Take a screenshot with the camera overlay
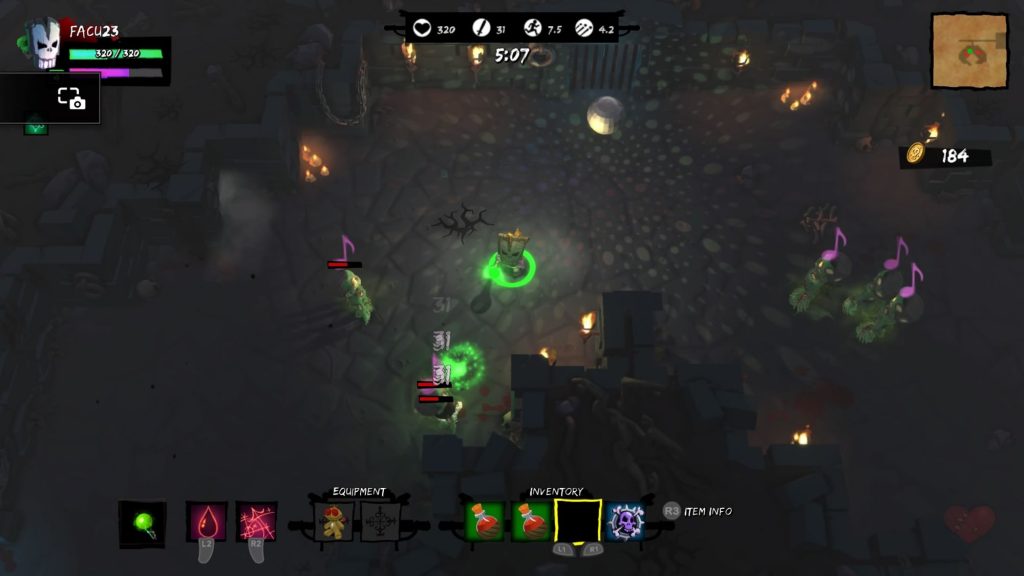Image resolution: width=1024 pixels, height=576 pixels. [70, 98]
